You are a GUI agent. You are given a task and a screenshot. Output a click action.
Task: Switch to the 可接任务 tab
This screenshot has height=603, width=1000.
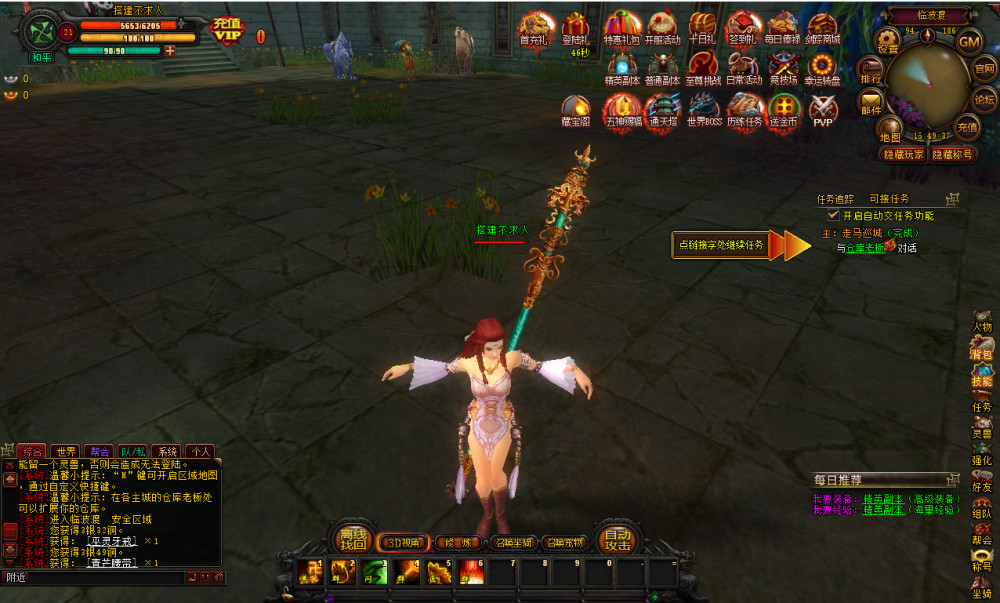(889, 199)
